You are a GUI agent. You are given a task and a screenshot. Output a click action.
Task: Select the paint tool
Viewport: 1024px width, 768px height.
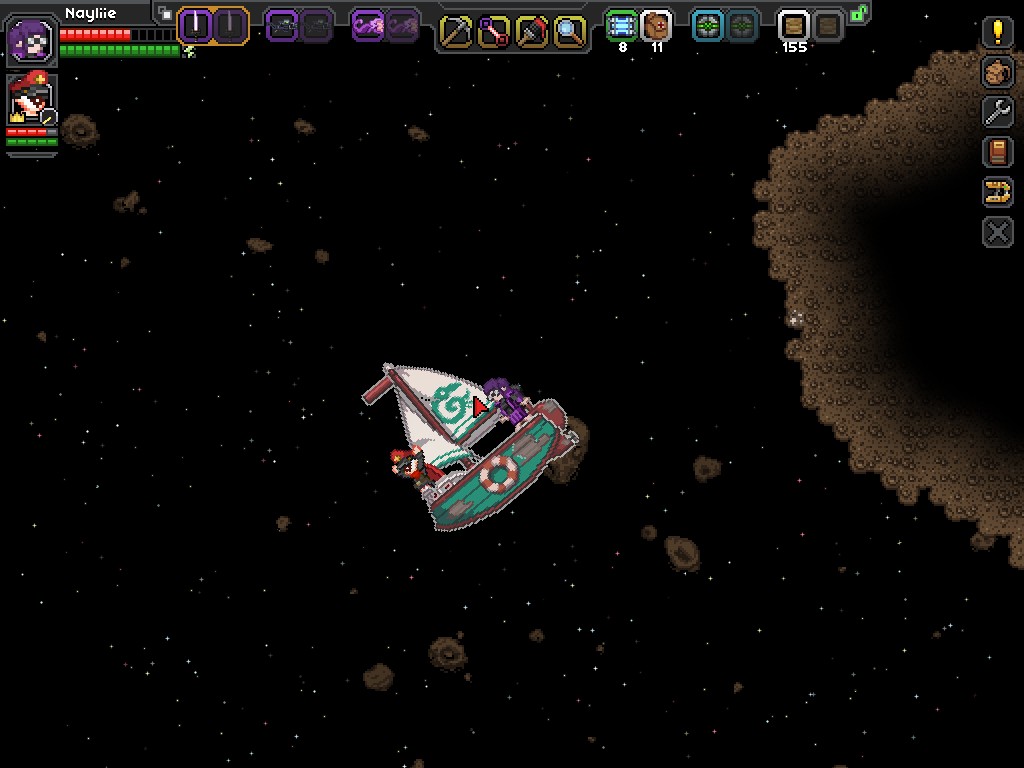531,32
